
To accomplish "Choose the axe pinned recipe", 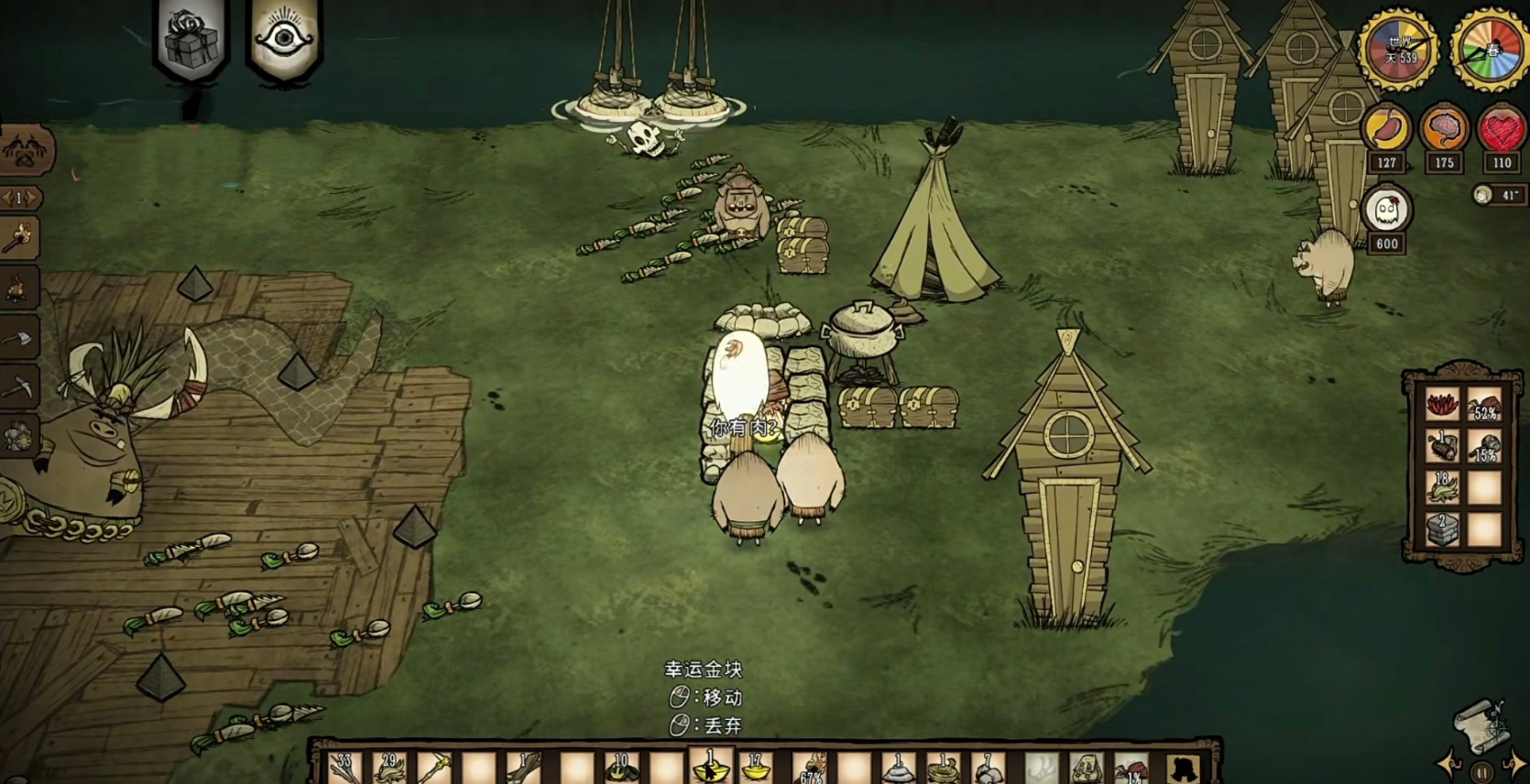I will point(19,339).
